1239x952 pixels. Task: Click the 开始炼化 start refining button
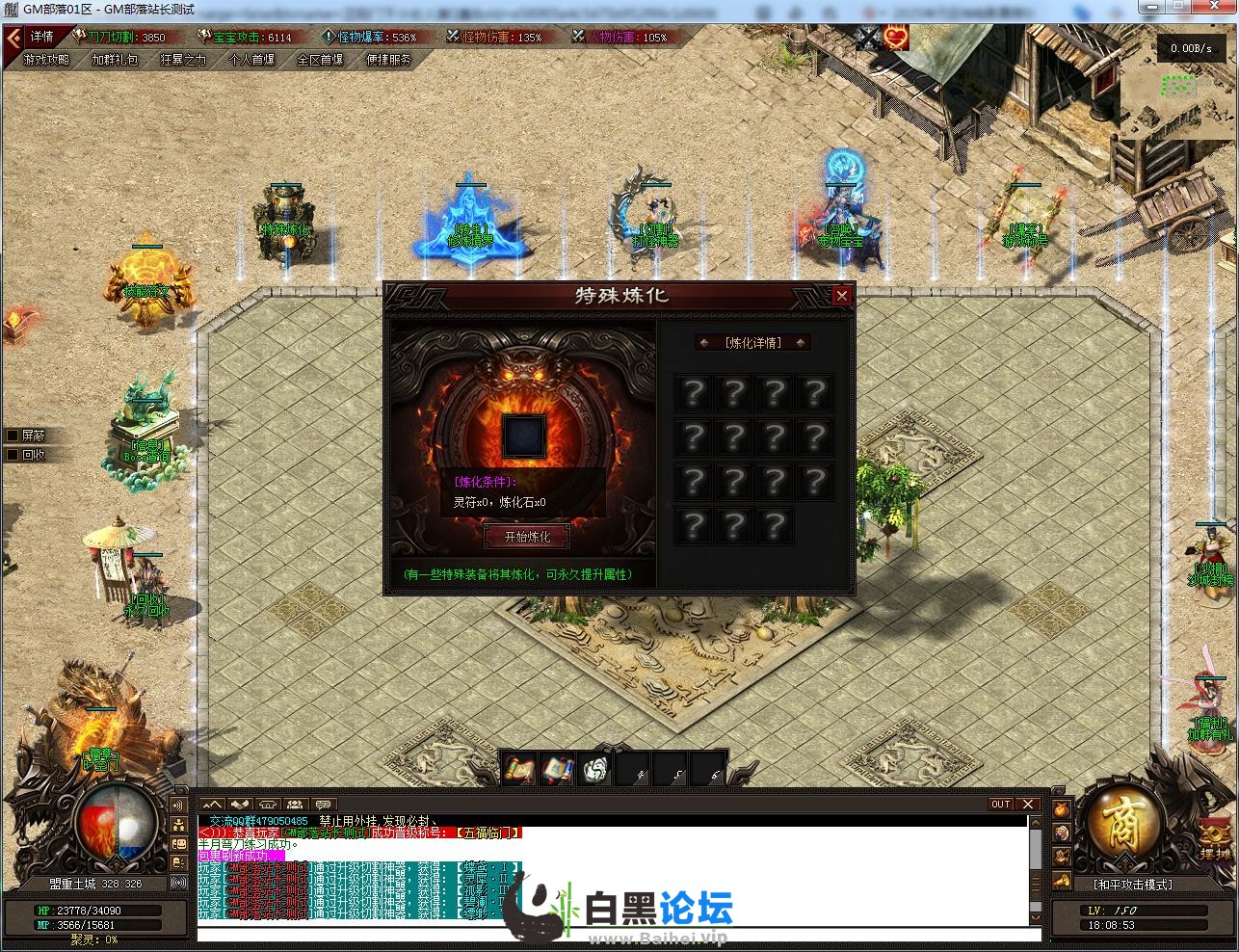tap(526, 537)
